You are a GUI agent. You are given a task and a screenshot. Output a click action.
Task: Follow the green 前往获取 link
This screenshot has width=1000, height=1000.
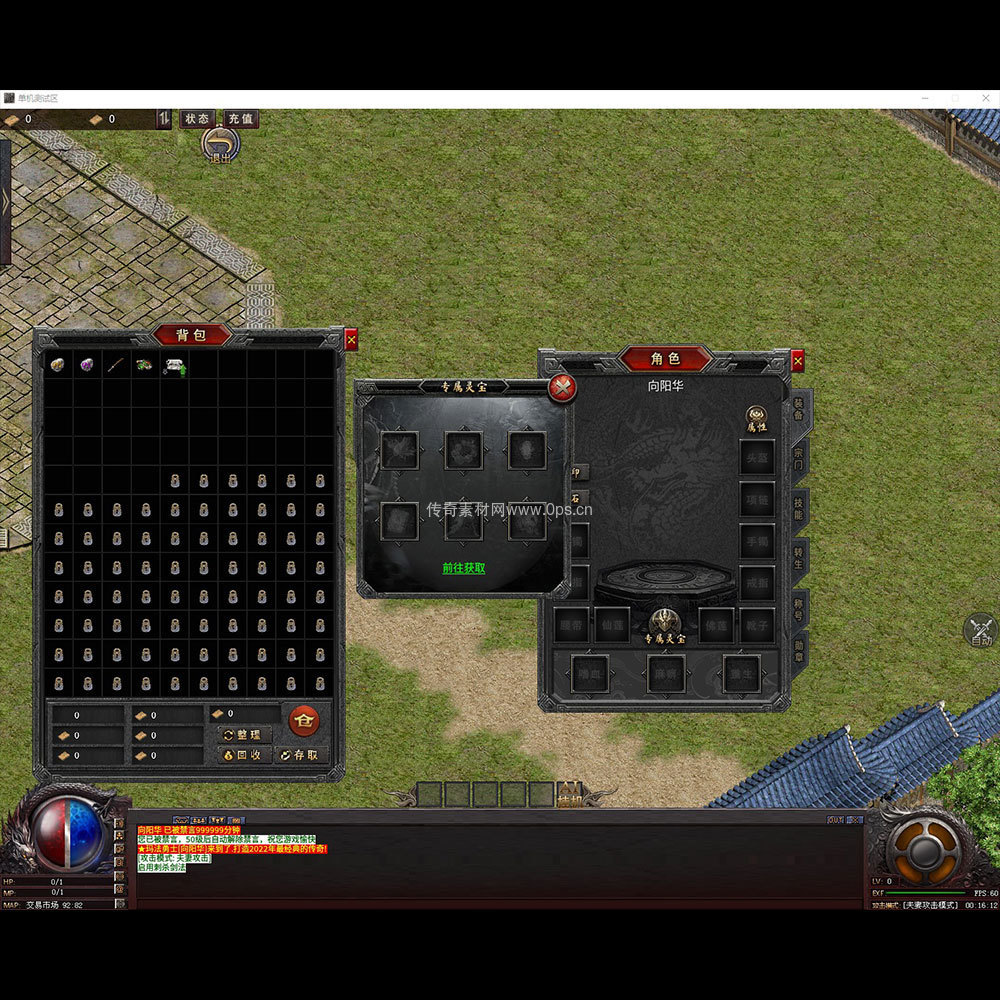[x=464, y=568]
